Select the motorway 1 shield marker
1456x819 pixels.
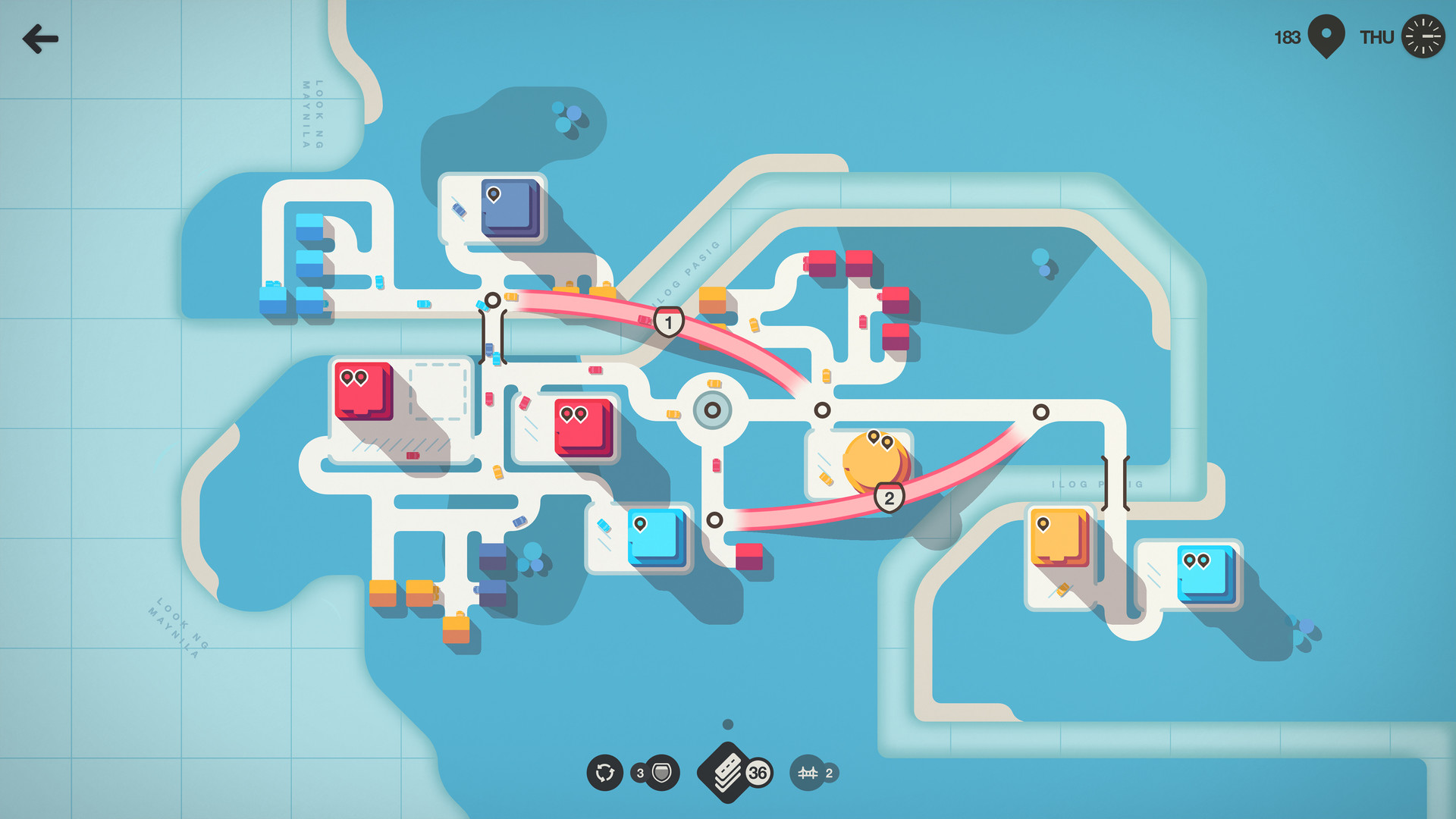tap(668, 322)
